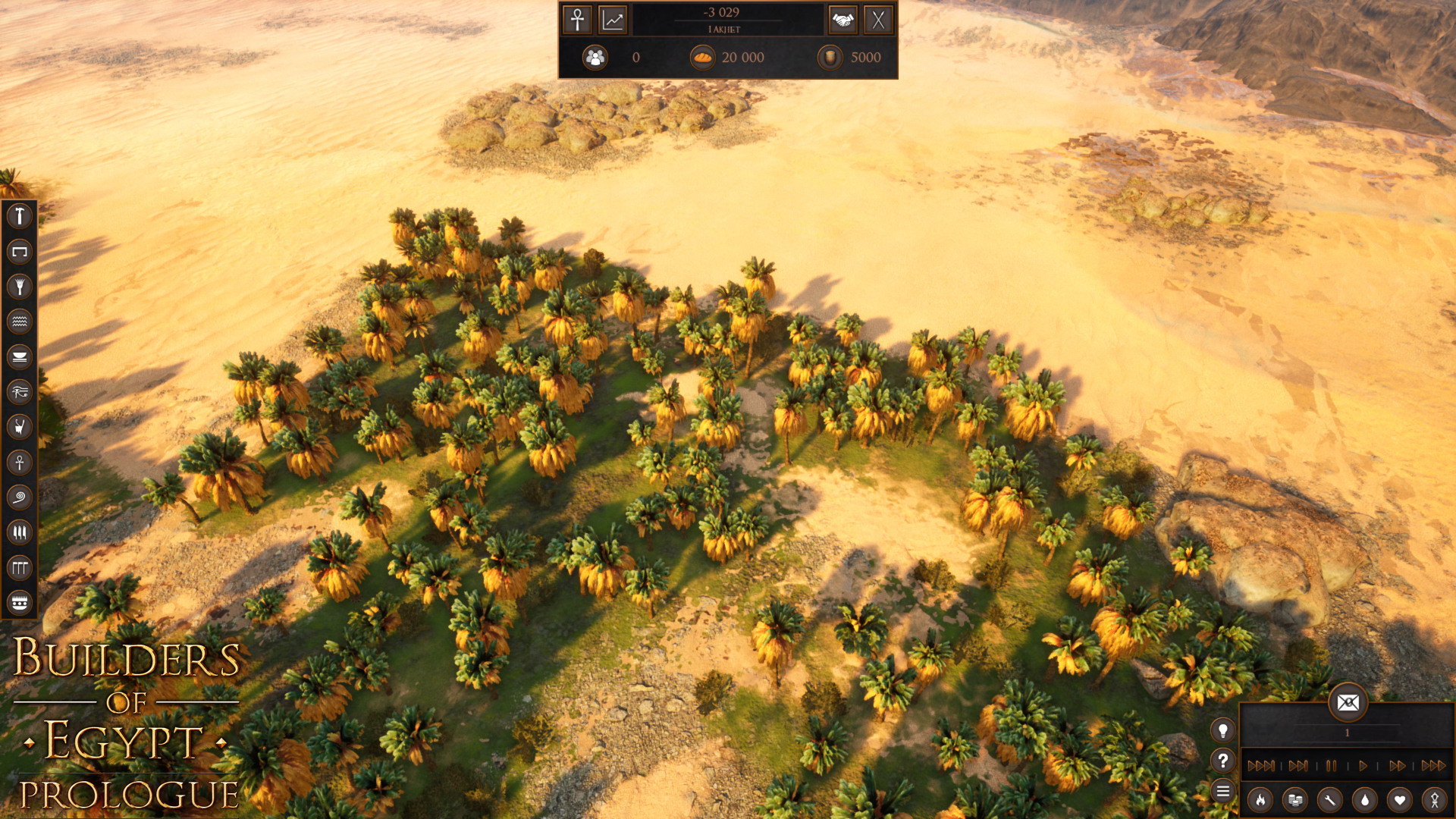
Task: Open the statistics graph panel
Action: coord(612,20)
